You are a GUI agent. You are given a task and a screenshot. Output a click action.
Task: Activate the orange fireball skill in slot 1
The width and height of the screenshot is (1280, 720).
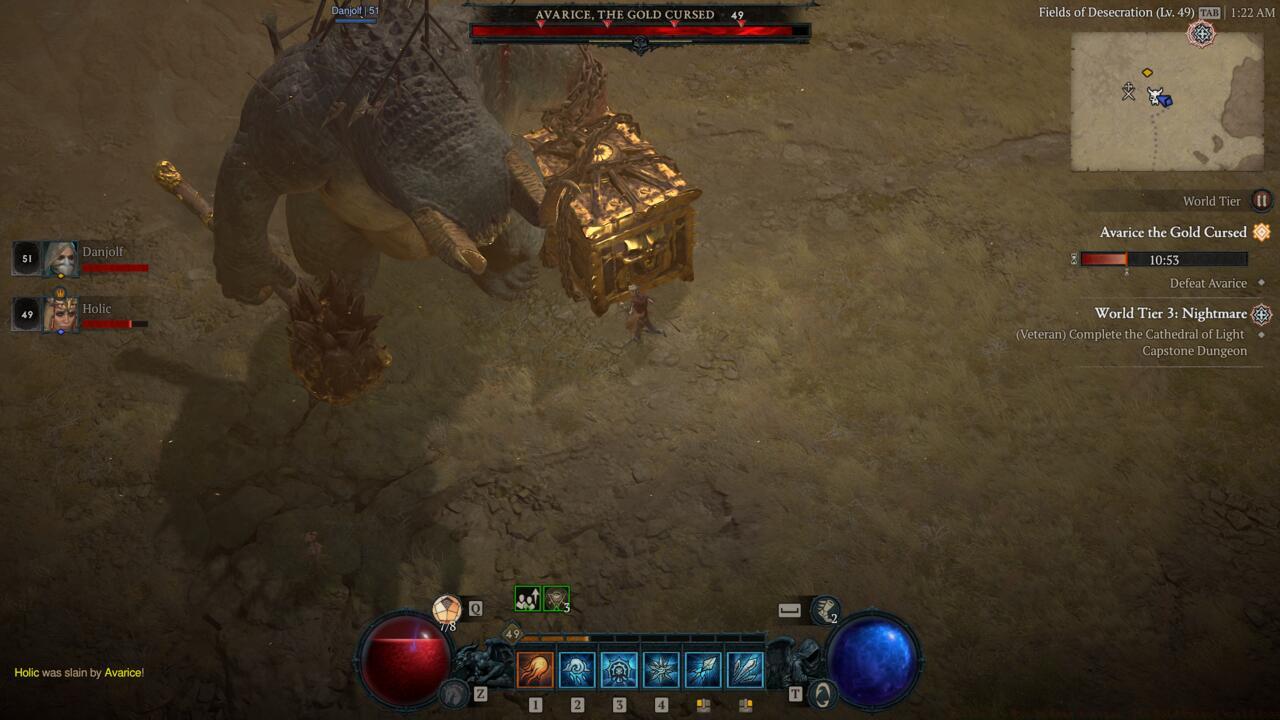coord(535,669)
